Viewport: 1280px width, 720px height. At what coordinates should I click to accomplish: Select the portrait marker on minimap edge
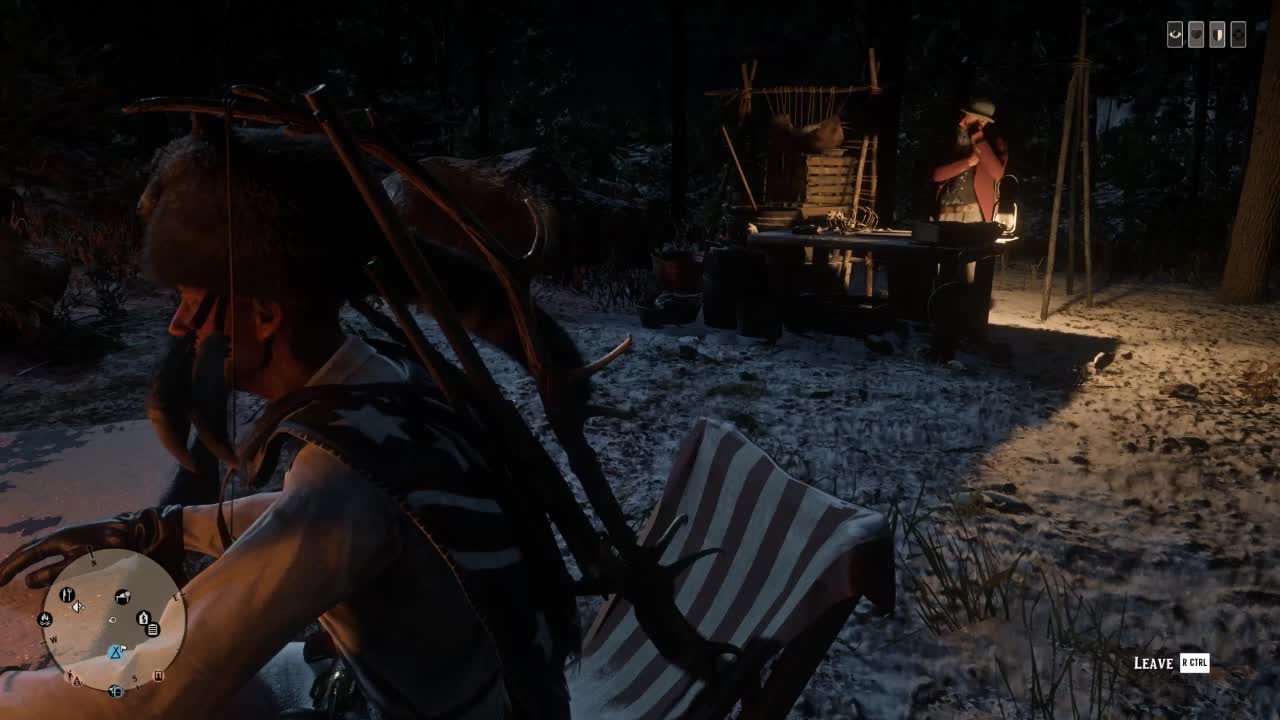click(x=158, y=676)
